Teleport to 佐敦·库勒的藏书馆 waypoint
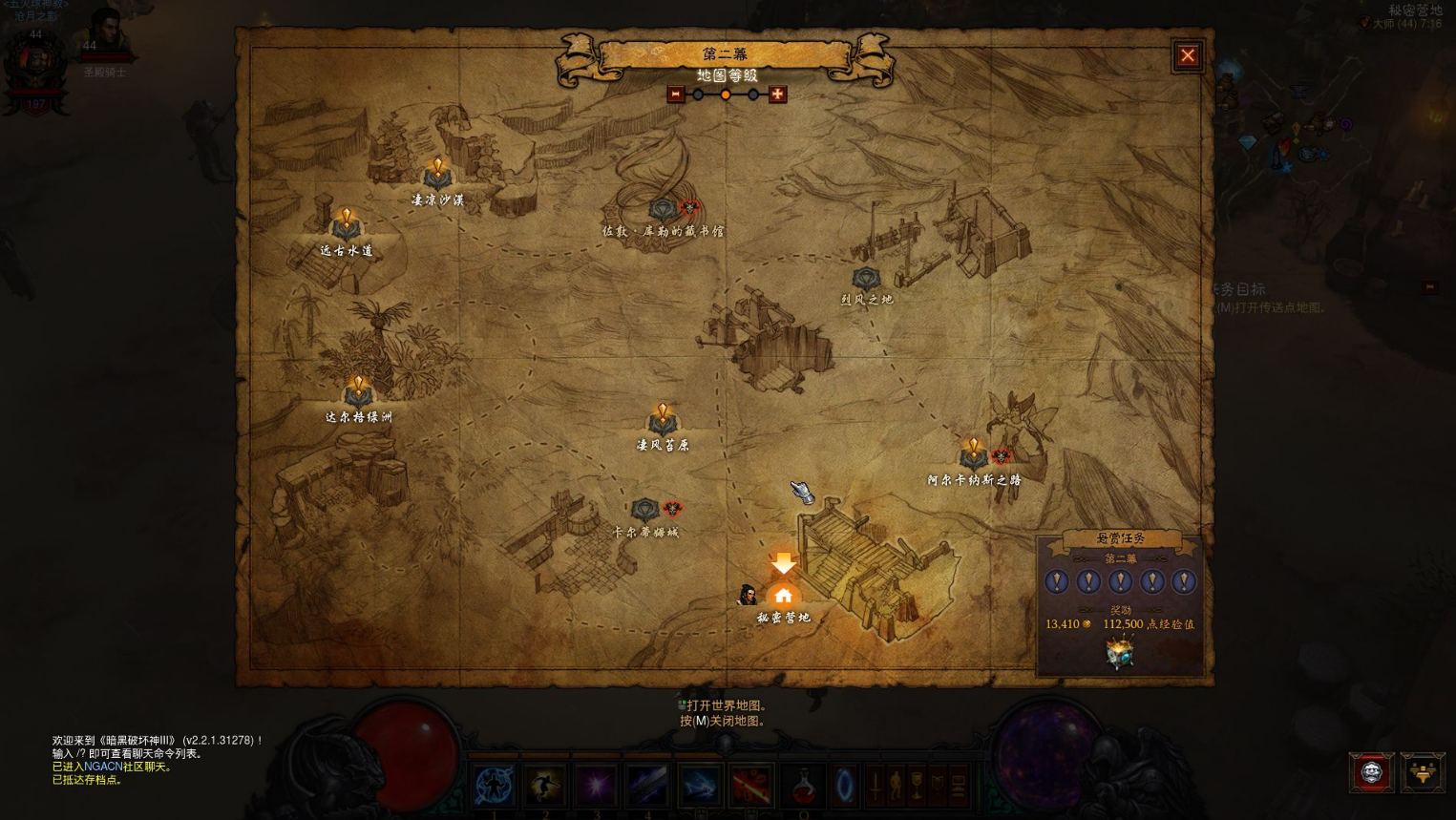1456x820 pixels. [663, 209]
